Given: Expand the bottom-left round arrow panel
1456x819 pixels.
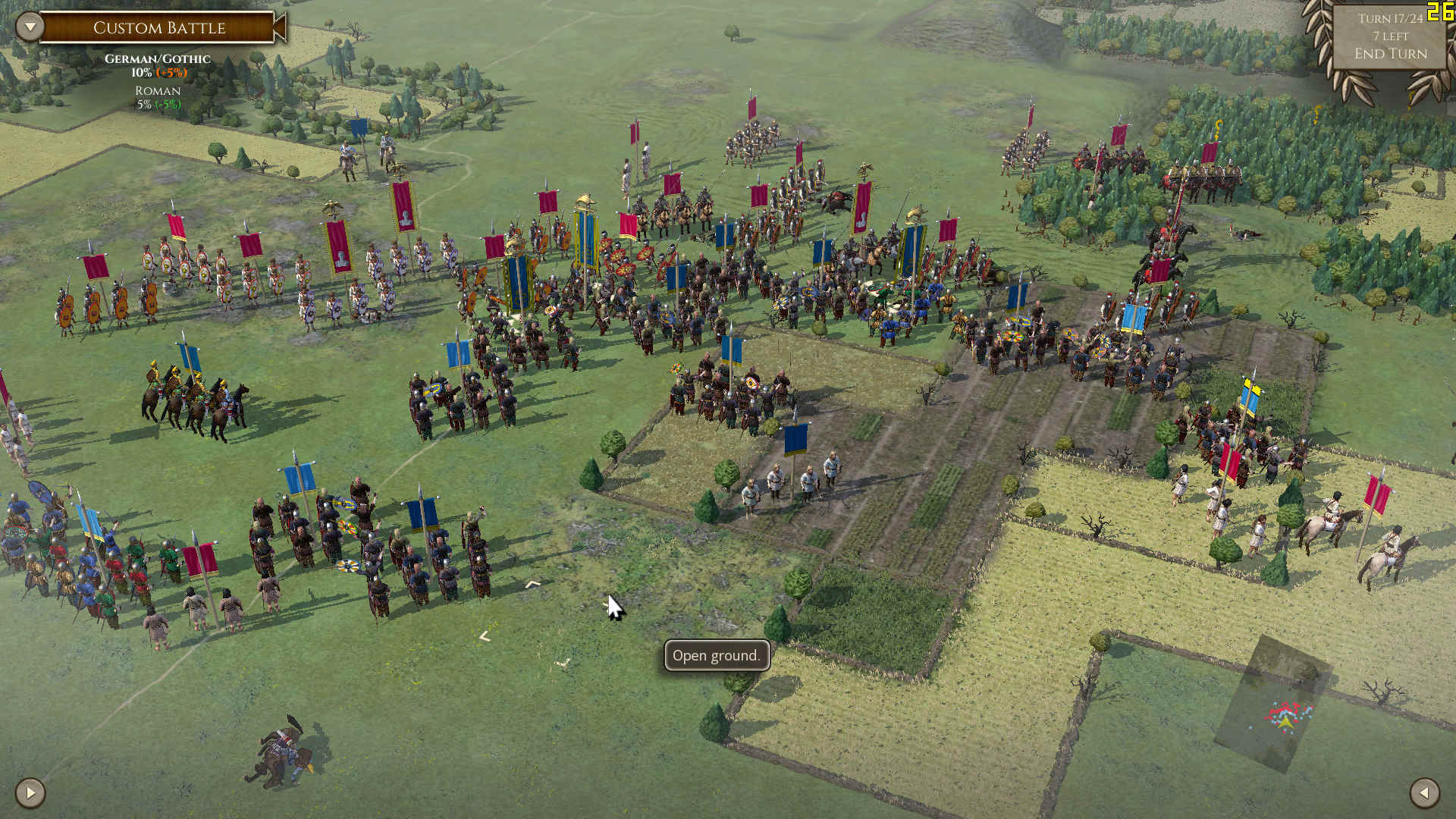Looking at the screenshot, I should point(30,793).
